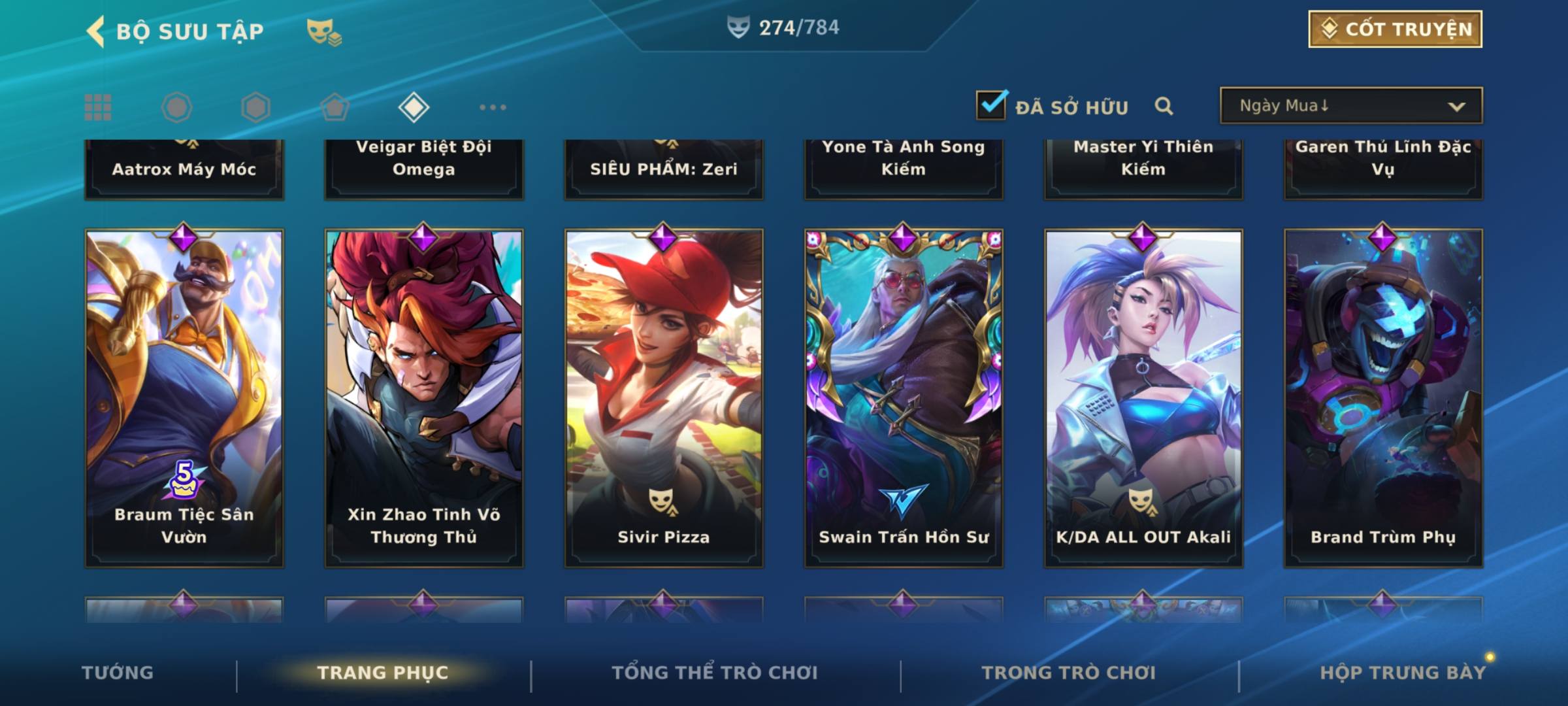This screenshot has height=706, width=1568.
Task: Toggle the Đã Sở Hữu checkbox
Action: click(x=991, y=105)
